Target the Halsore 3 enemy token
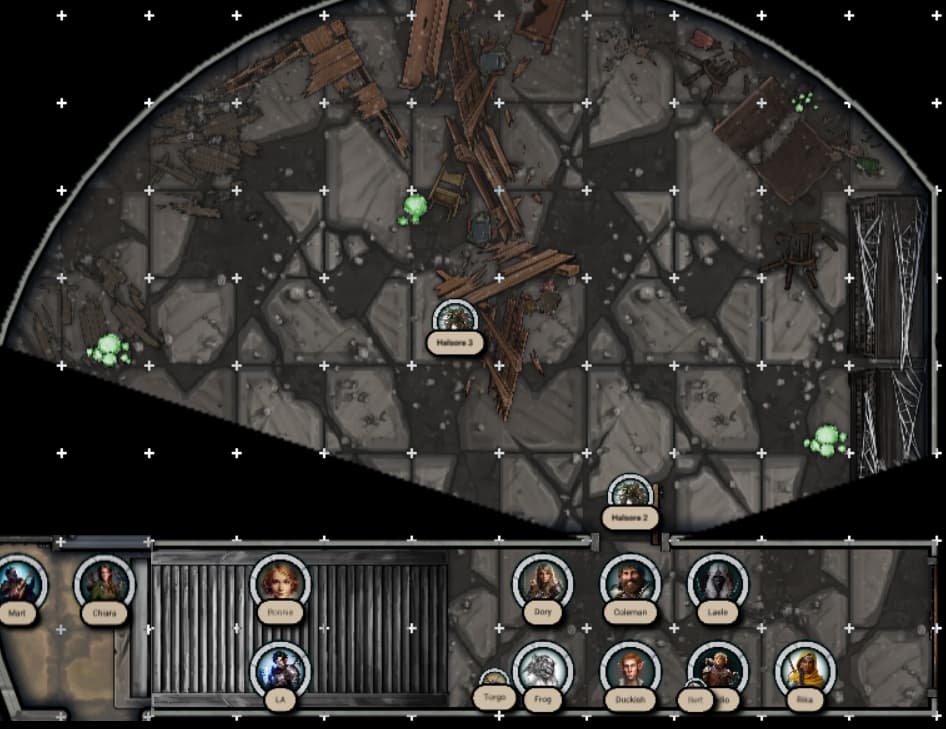This screenshot has width=946, height=729. pos(456,319)
